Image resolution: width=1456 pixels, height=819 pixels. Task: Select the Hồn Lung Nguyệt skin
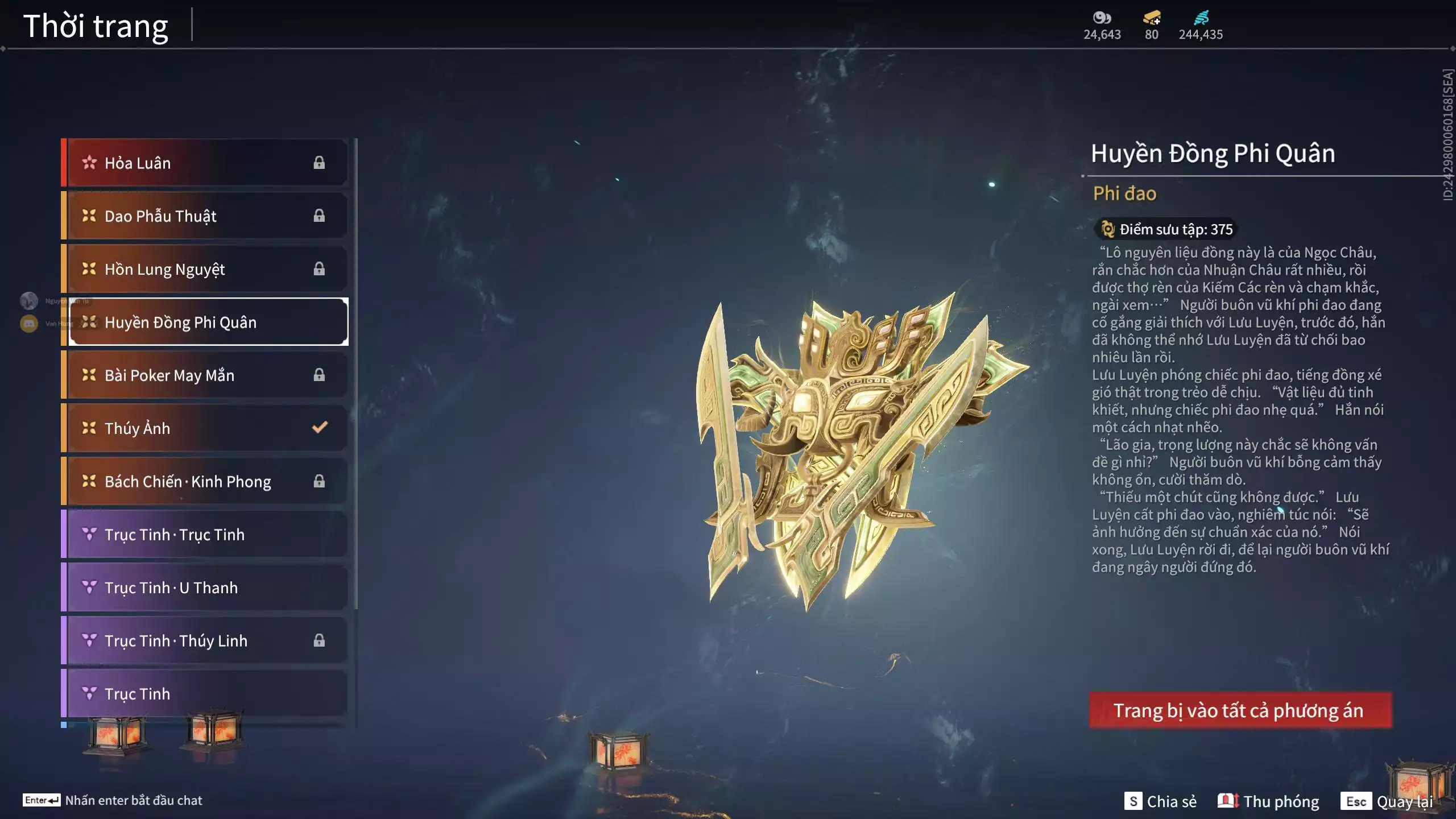pyautogui.click(x=205, y=269)
